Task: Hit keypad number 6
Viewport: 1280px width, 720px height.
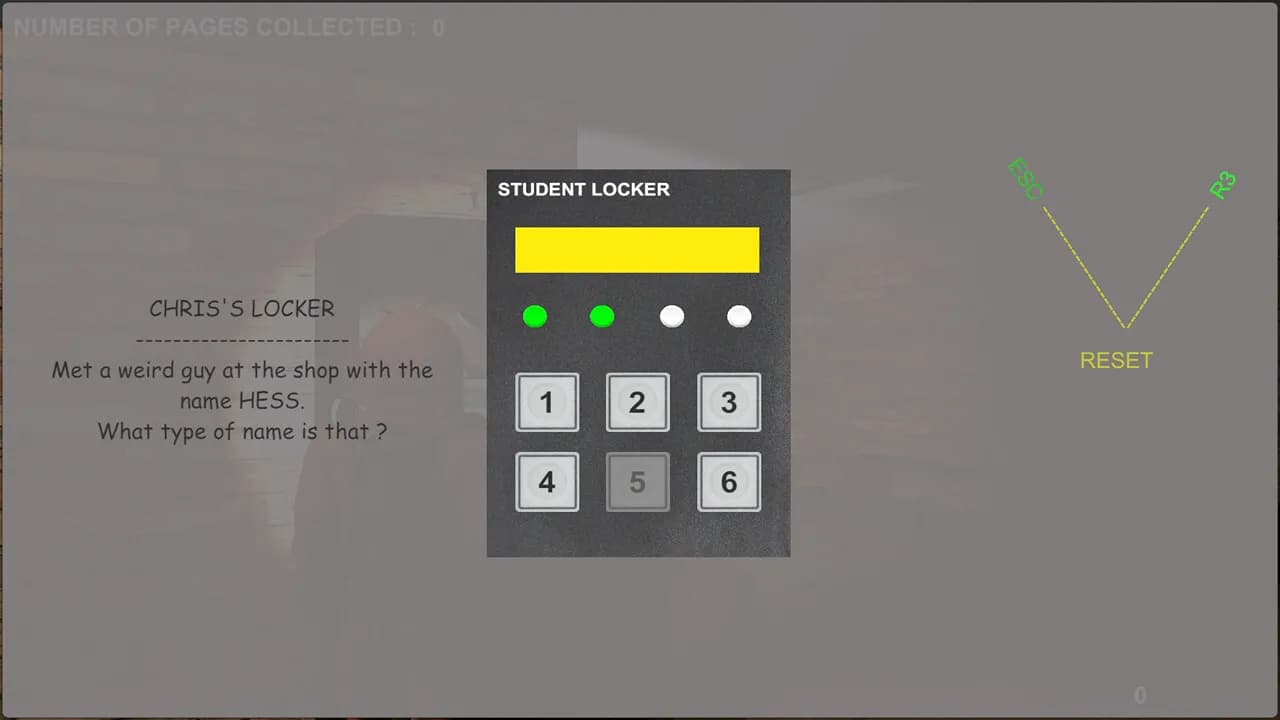Action: (729, 482)
